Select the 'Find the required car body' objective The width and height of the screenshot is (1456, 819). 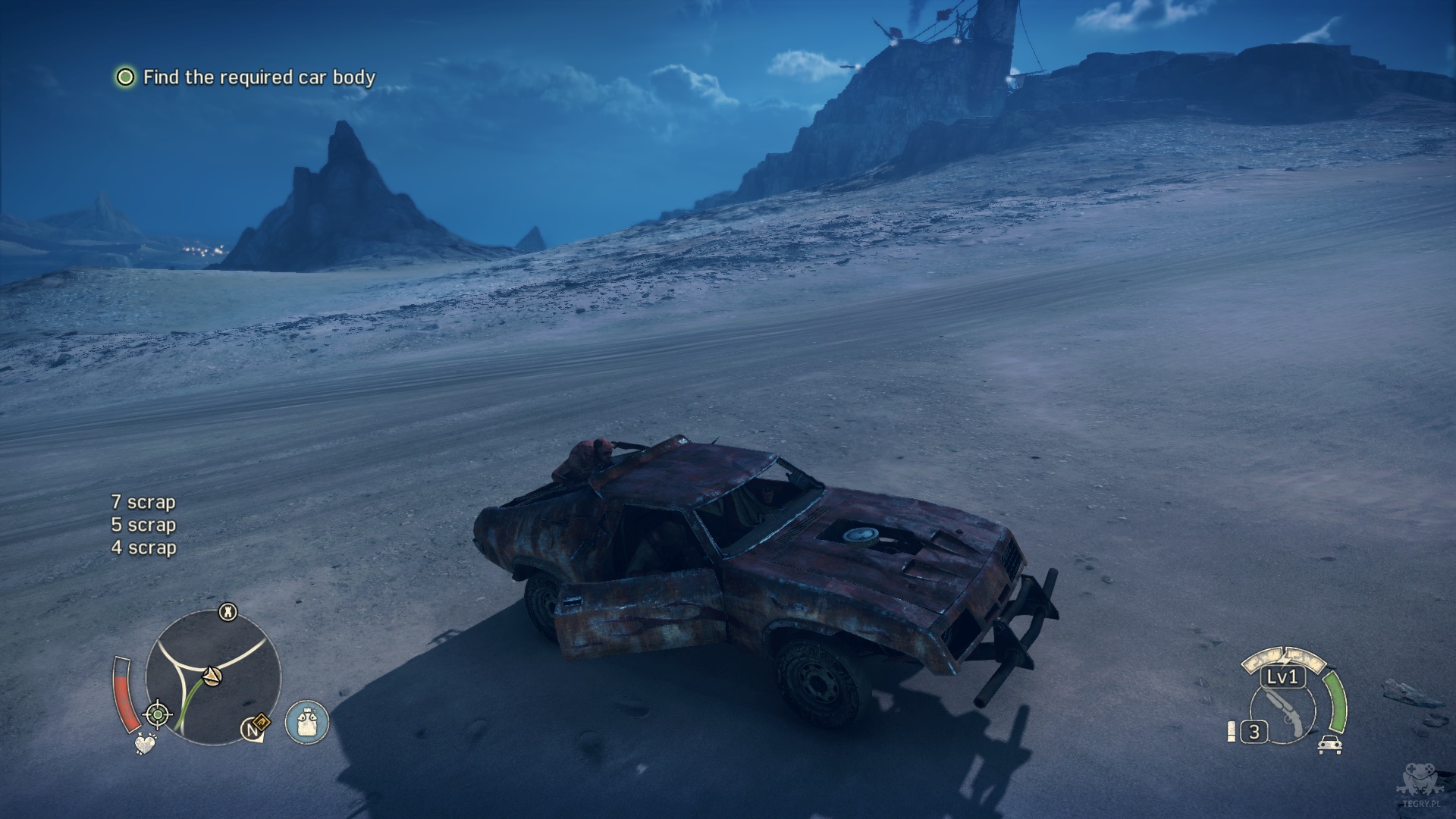(x=259, y=77)
